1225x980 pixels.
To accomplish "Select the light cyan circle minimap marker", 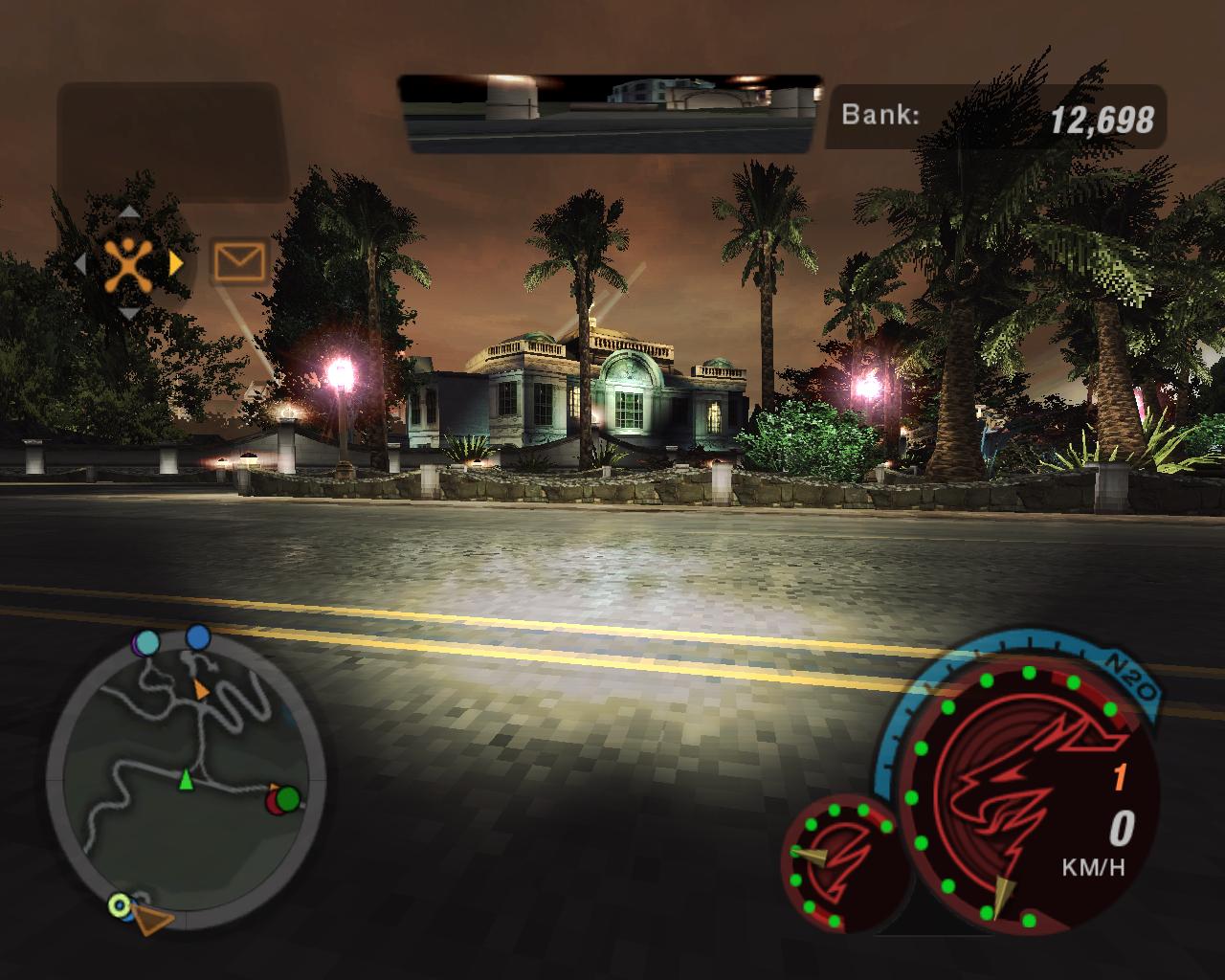I will tap(147, 641).
